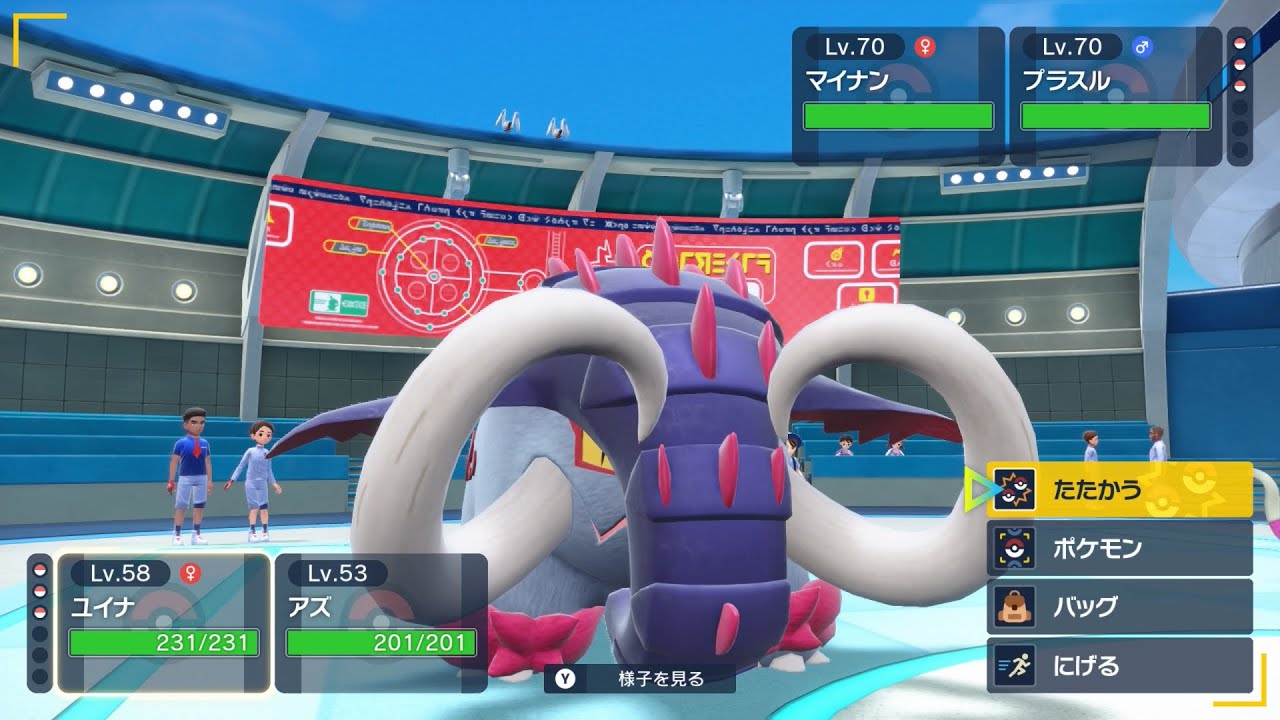Open the バッグ (Bag) menu
This screenshot has height=720, width=1280.
point(1119,607)
